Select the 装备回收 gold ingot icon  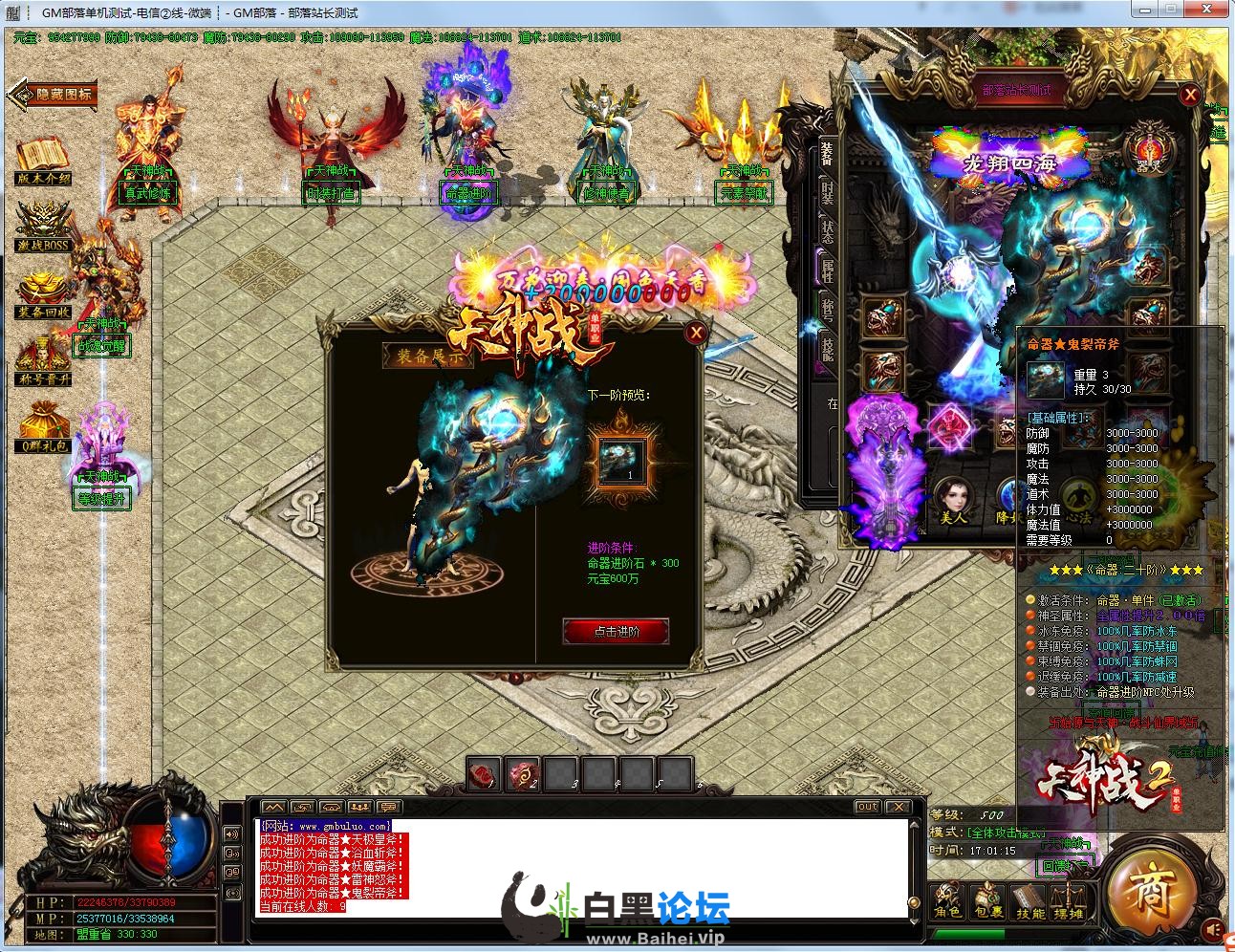[43, 293]
